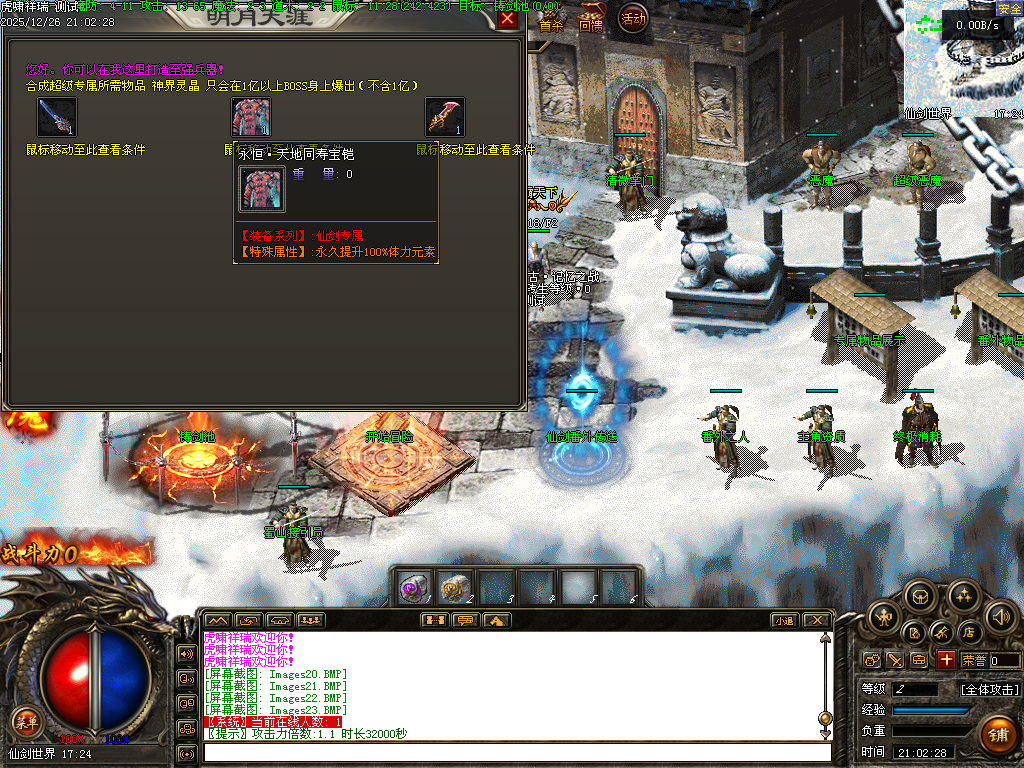The width and height of the screenshot is (1024, 768).
Task: Open the 回馈 rewards menu
Action: coord(591,25)
